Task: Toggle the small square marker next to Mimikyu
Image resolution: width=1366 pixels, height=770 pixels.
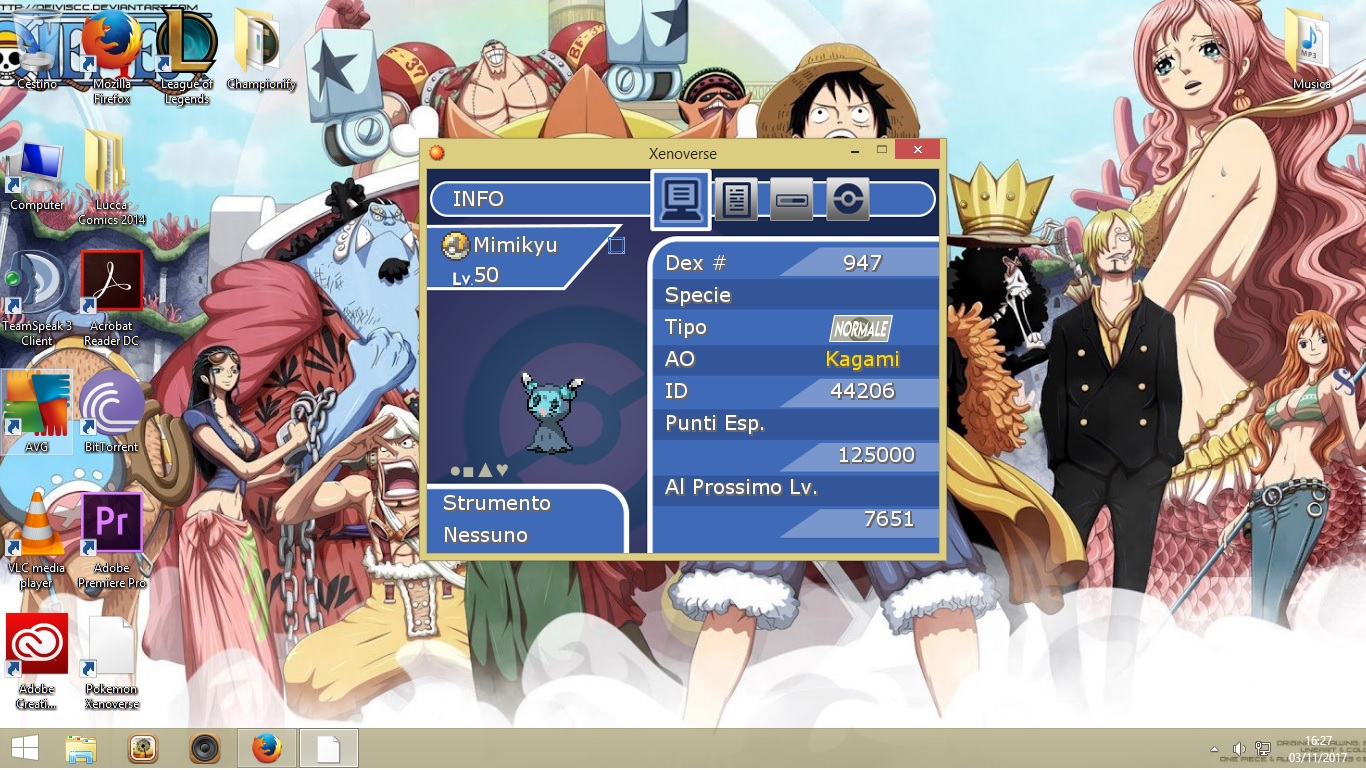Action: coord(617,244)
